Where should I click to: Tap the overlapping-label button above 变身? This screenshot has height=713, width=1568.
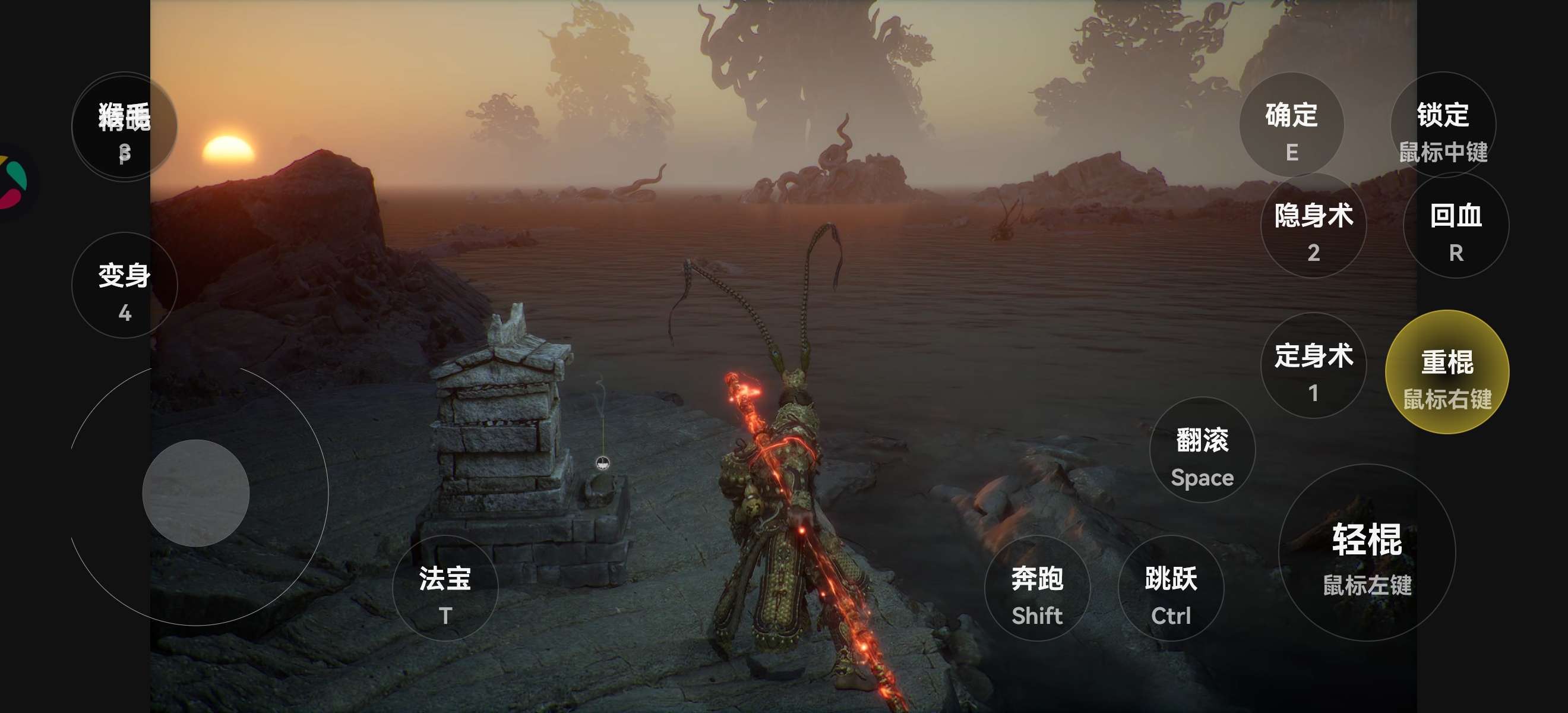coord(125,127)
